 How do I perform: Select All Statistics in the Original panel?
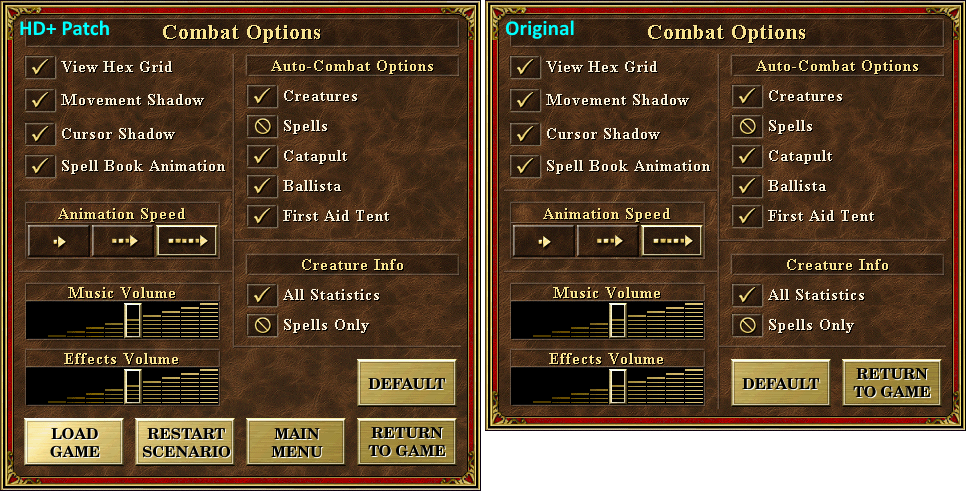(x=748, y=295)
